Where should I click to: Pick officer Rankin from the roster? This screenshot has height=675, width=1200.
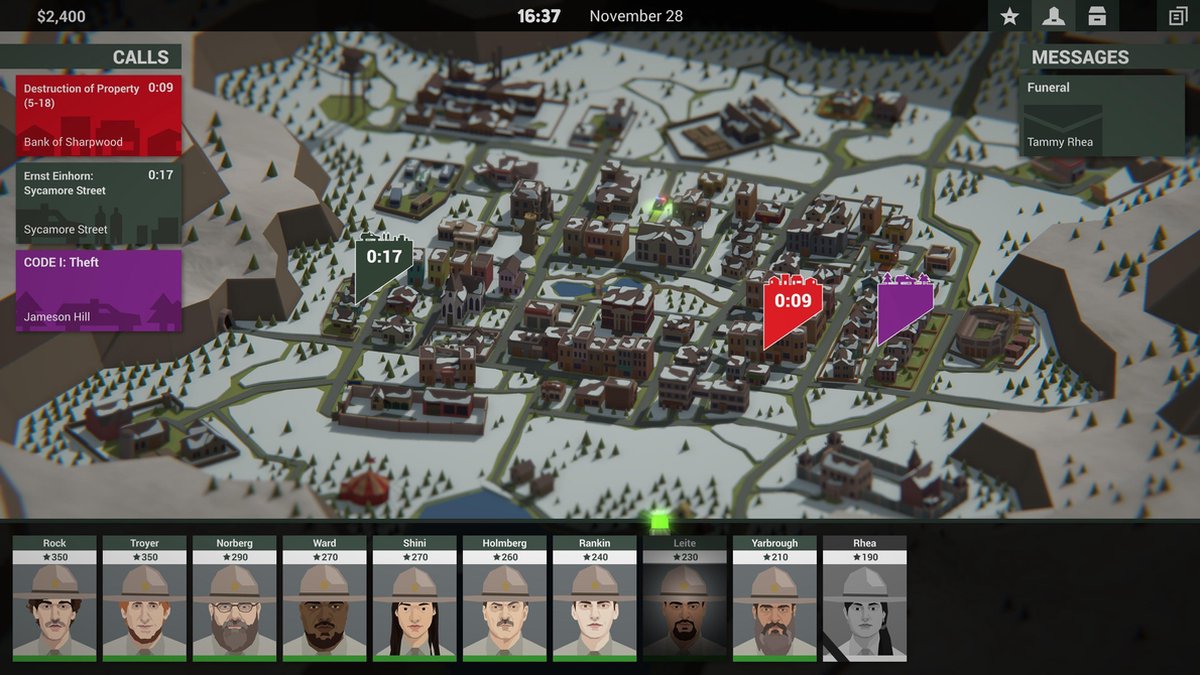[x=595, y=598]
